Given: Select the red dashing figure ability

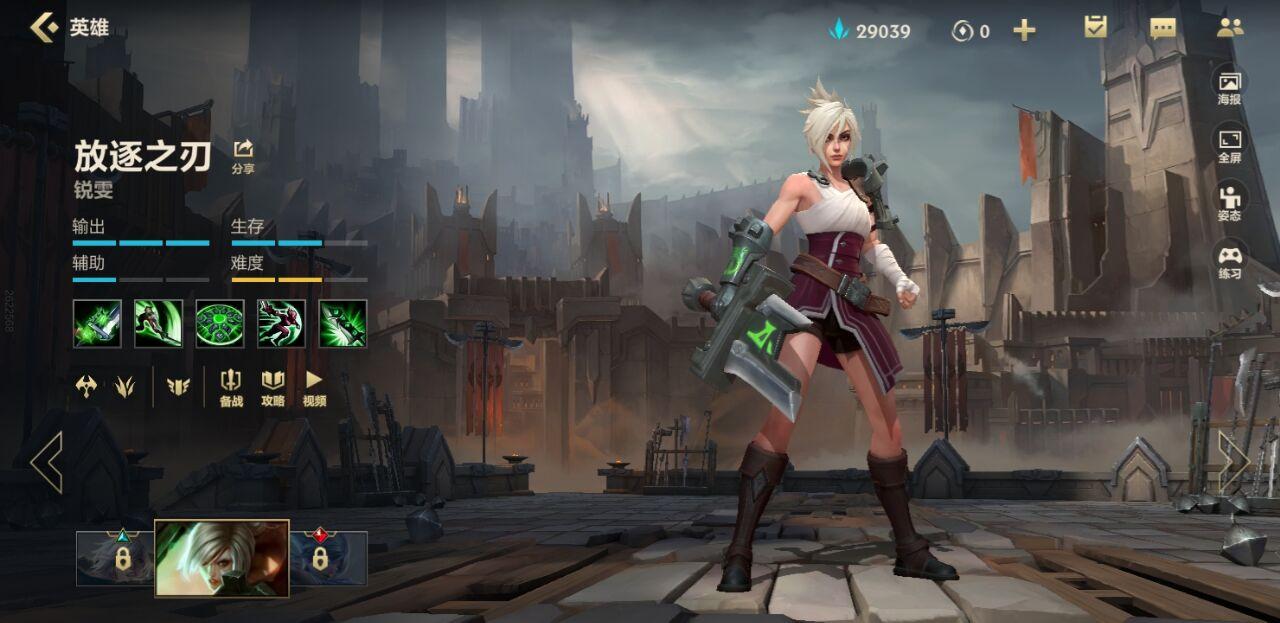Looking at the screenshot, I should tap(282, 324).
